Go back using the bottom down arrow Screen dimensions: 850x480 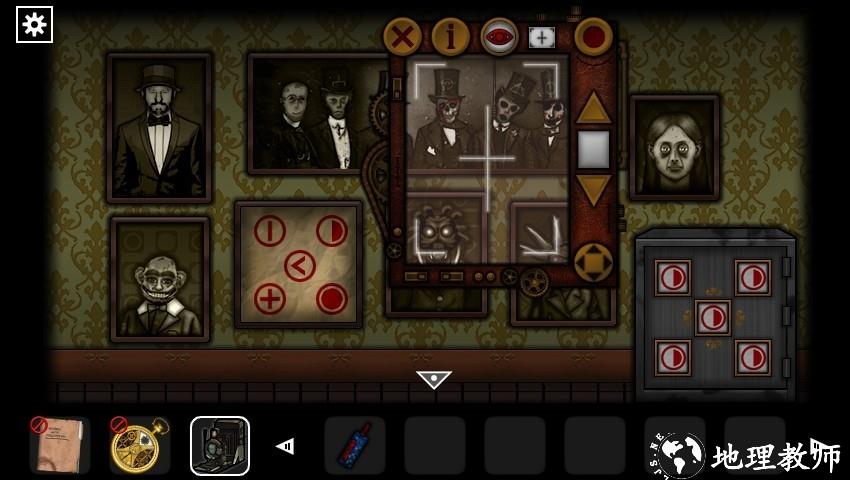pos(434,380)
